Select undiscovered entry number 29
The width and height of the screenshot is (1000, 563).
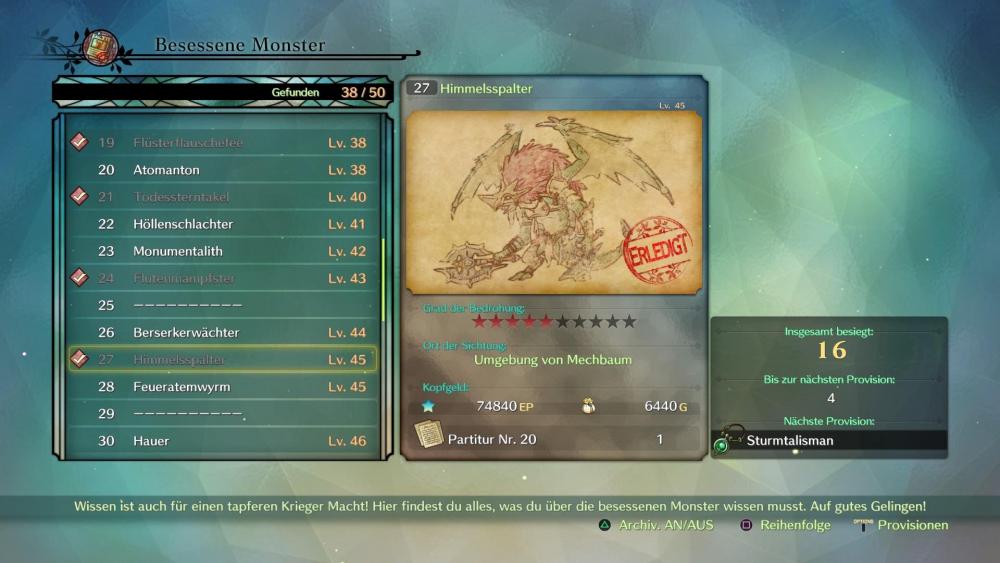[x=222, y=413]
